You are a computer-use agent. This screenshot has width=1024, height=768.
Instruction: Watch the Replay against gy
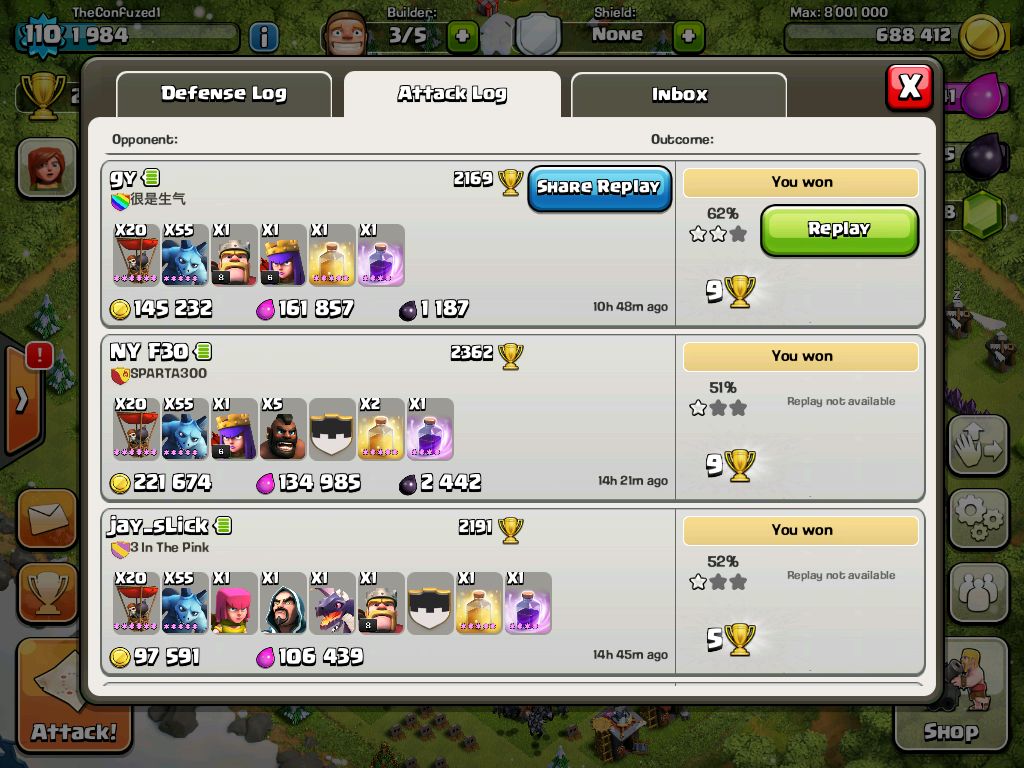click(839, 229)
